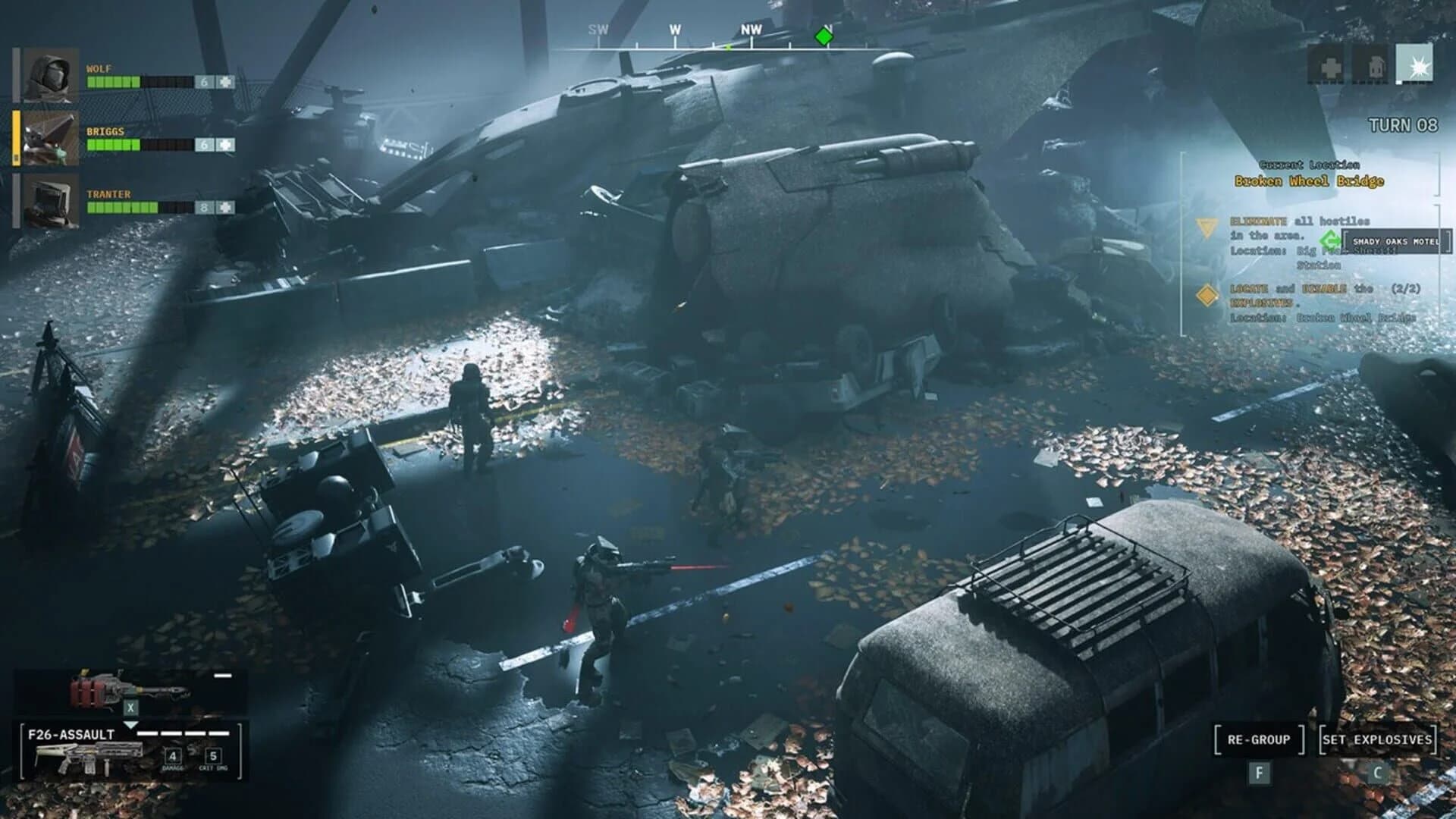Toggle the highlighted Briggs selection bar
Image resolution: width=1456 pixels, height=819 pixels.
[x=17, y=139]
